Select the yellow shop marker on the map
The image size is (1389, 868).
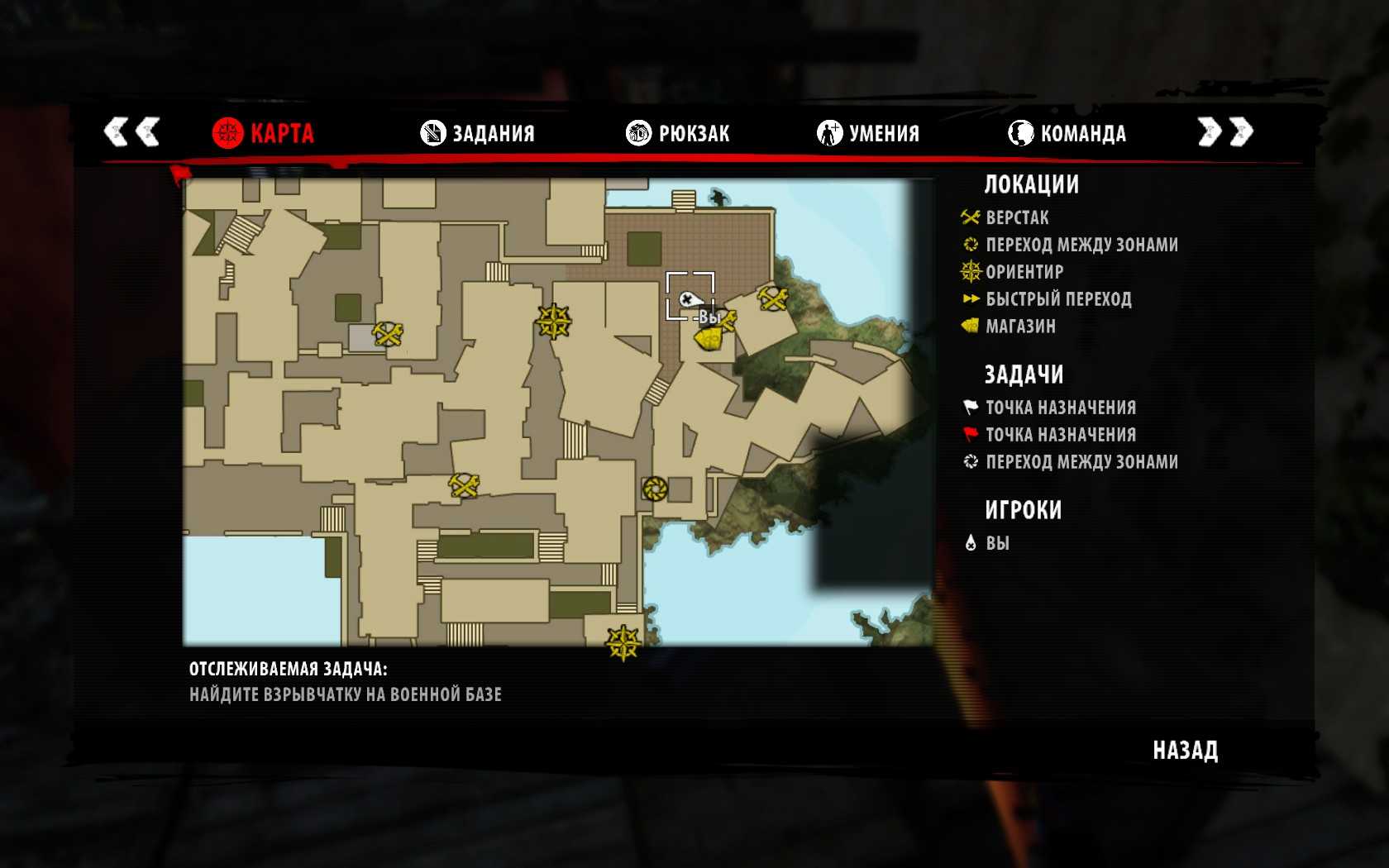(x=709, y=339)
